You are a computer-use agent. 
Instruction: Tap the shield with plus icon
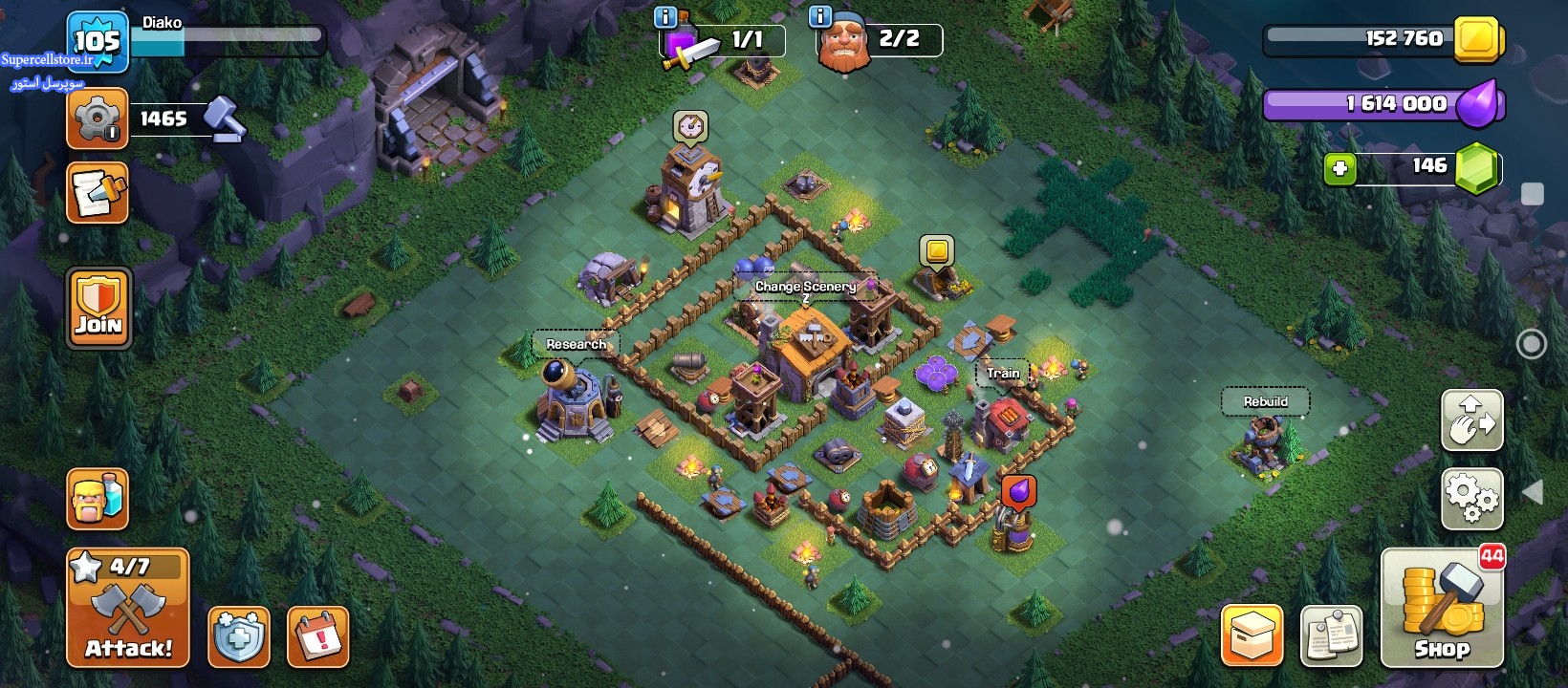[x=239, y=636]
